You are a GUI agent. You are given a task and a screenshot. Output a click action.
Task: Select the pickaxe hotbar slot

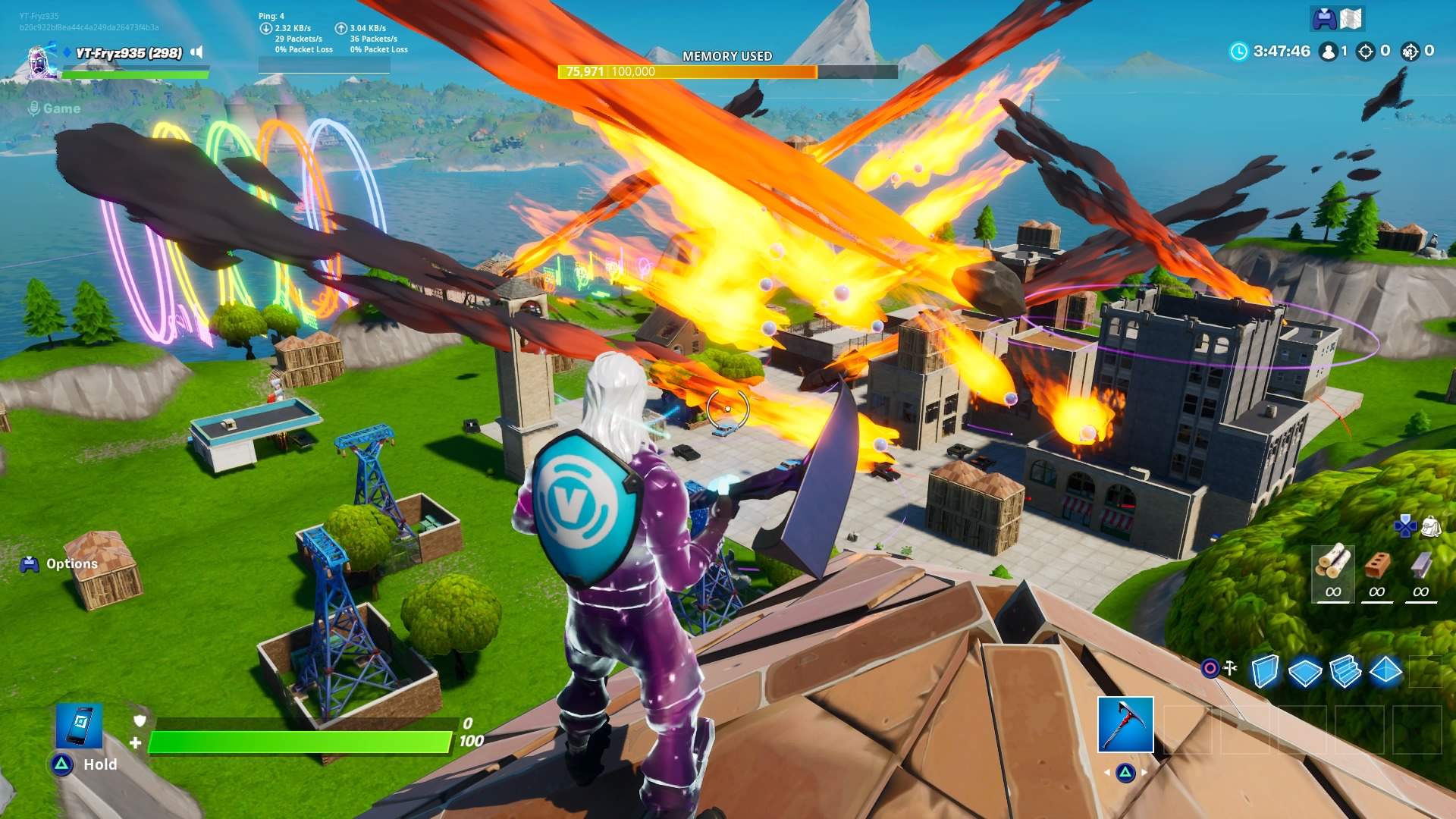pyautogui.click(x=1125, y=724)
